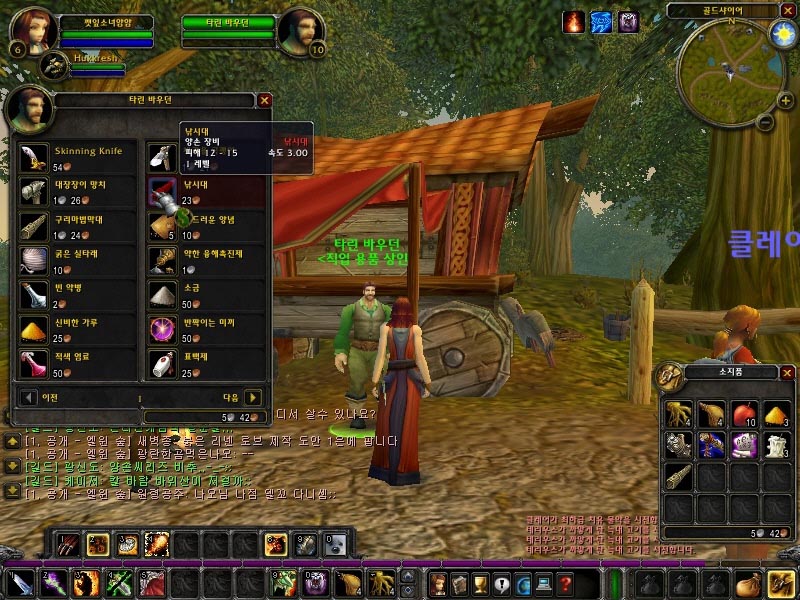The height and width of the screenshot is (600, 800).
Task: Select the fishing pole priced at 23 copper
Action: click(x=163, y=192)
